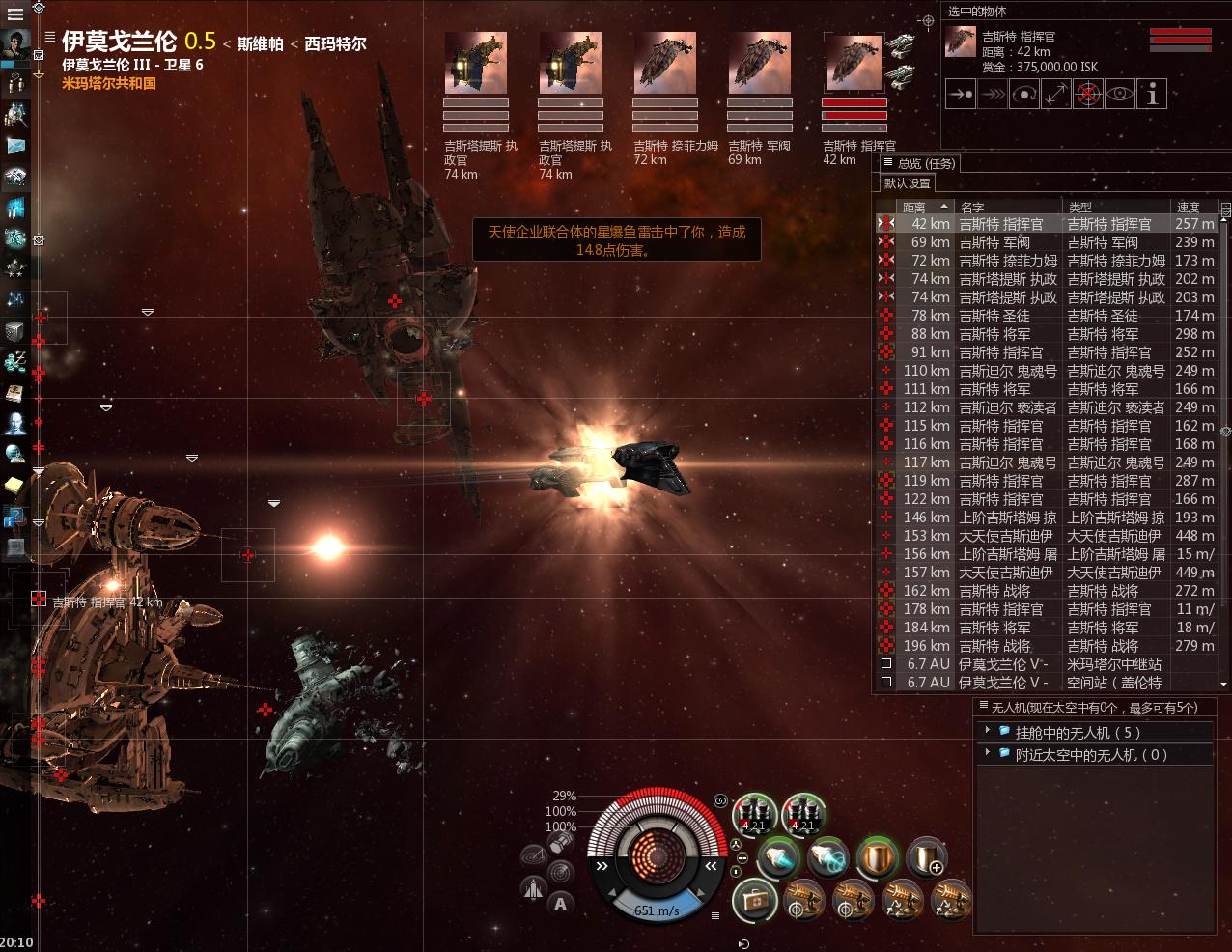
Task: Choose the keep-at-range double arrow button
Action: coord(1055,94)
